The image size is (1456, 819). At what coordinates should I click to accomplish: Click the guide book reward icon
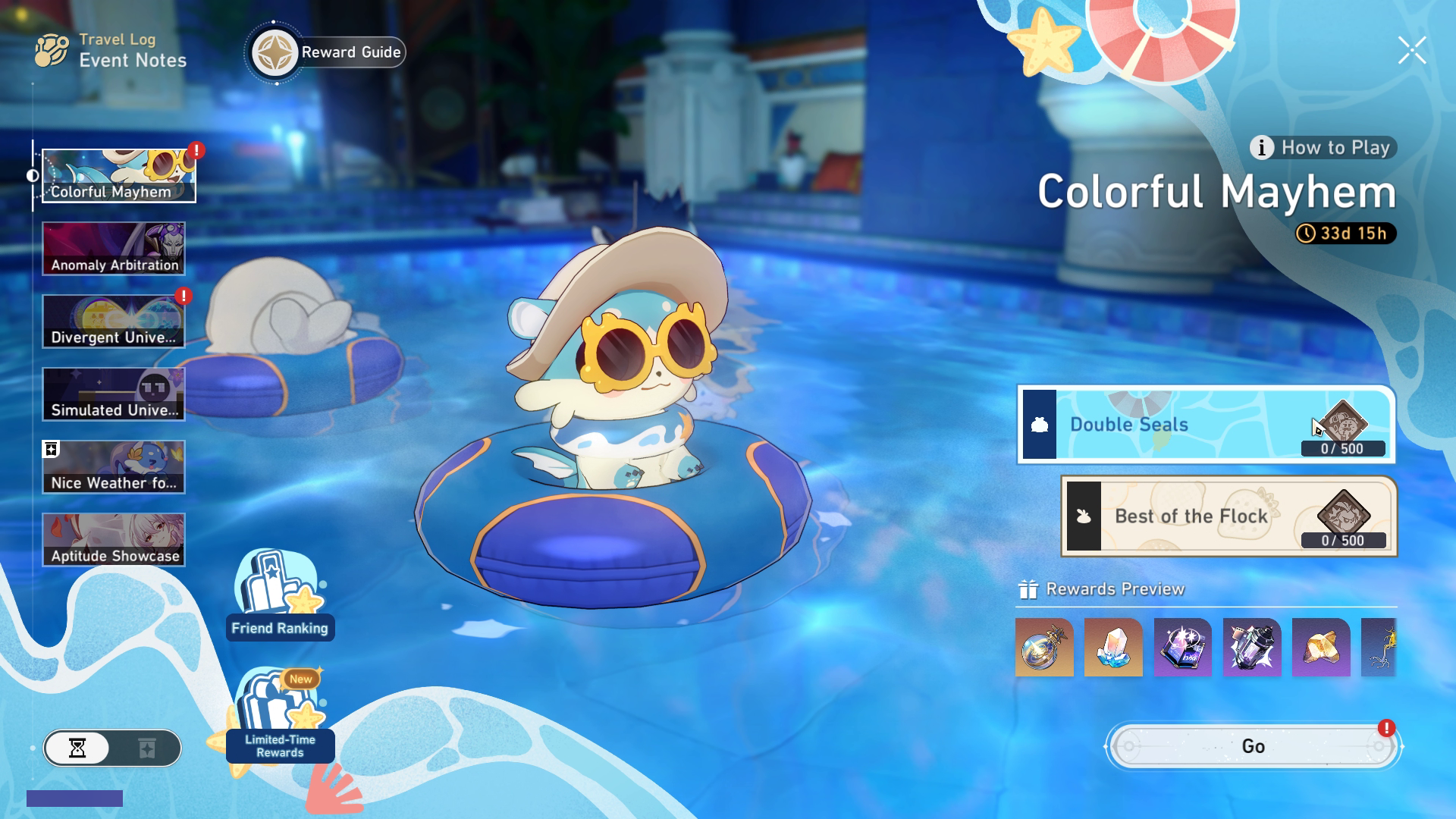pyautogui.click(x=1182, y=648)
